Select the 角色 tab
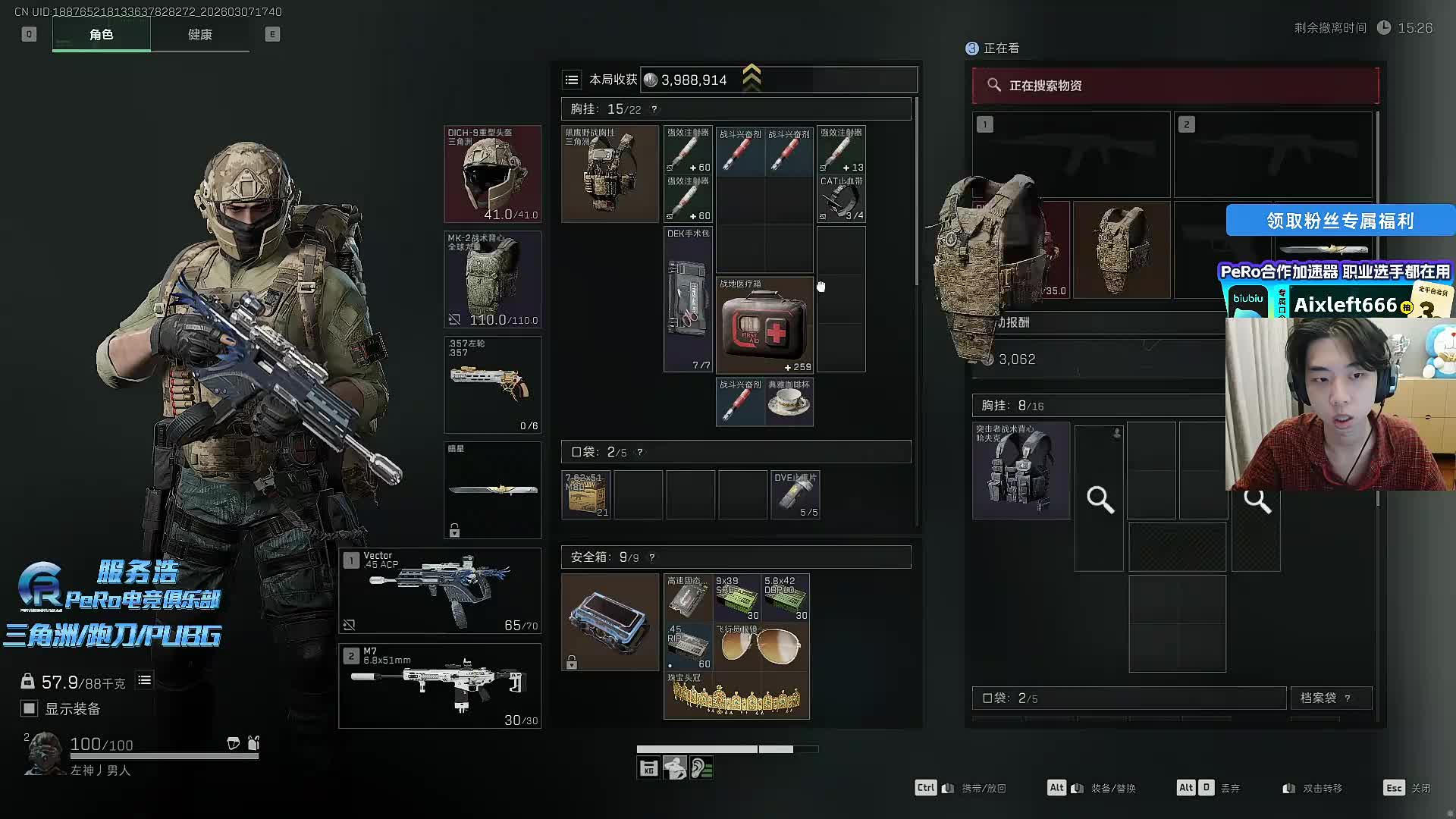Screen dimensions: 1456x819 (101, 35)
